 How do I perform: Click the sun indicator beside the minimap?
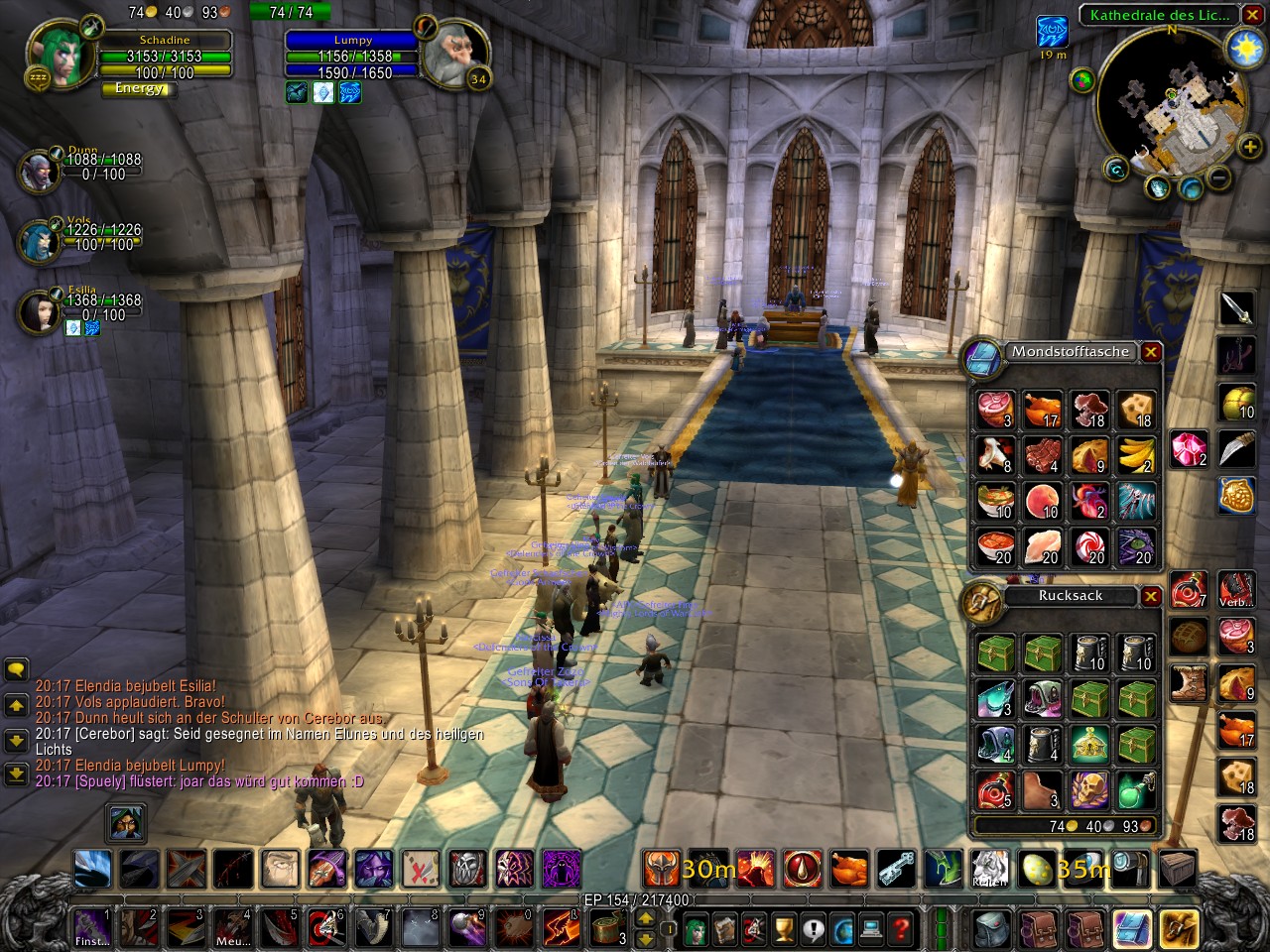[x=1244, y=45]
